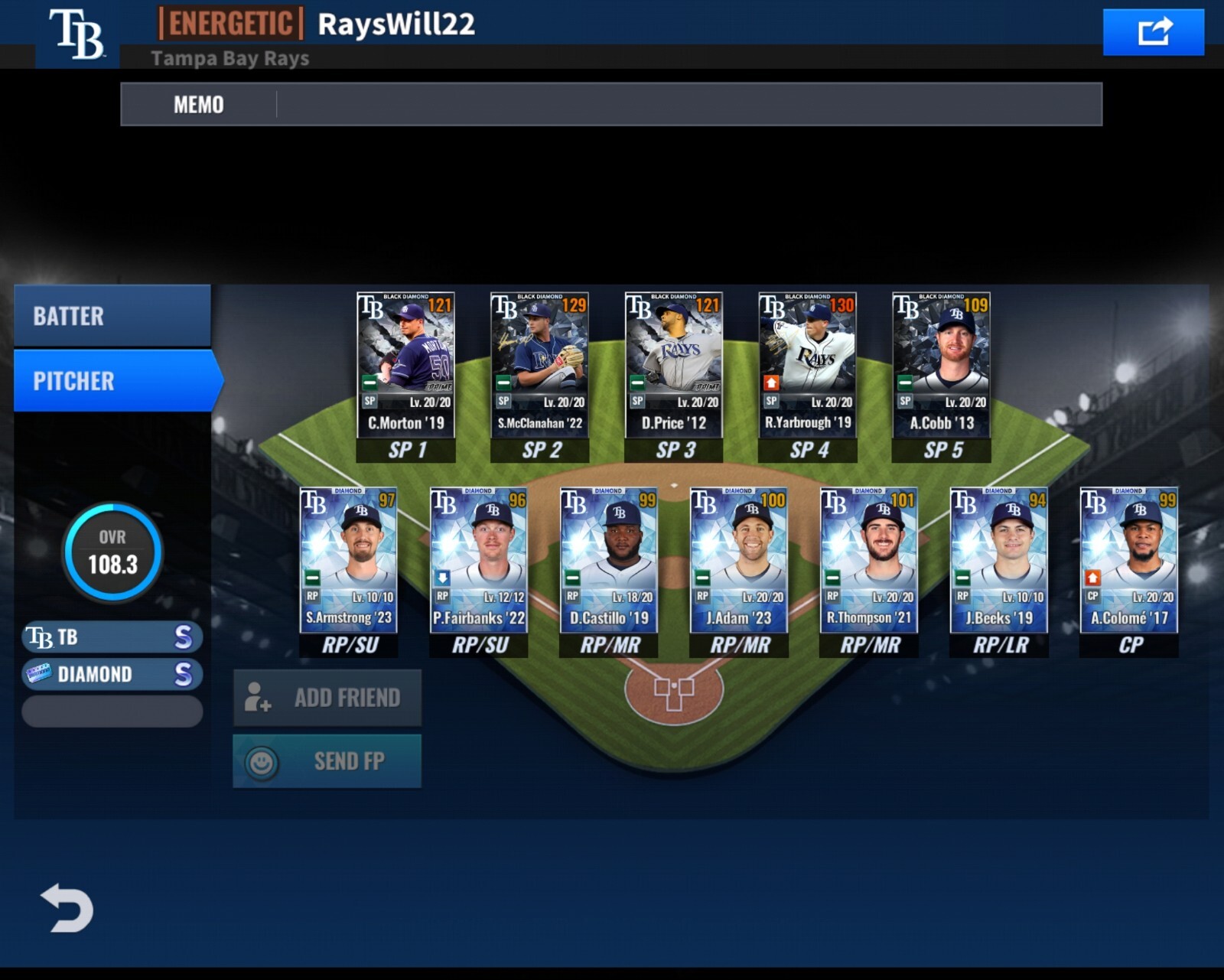Choose the R.Yarbrough '19 card
This screenshot has height=980, width=1224.
tap(807, 365)
